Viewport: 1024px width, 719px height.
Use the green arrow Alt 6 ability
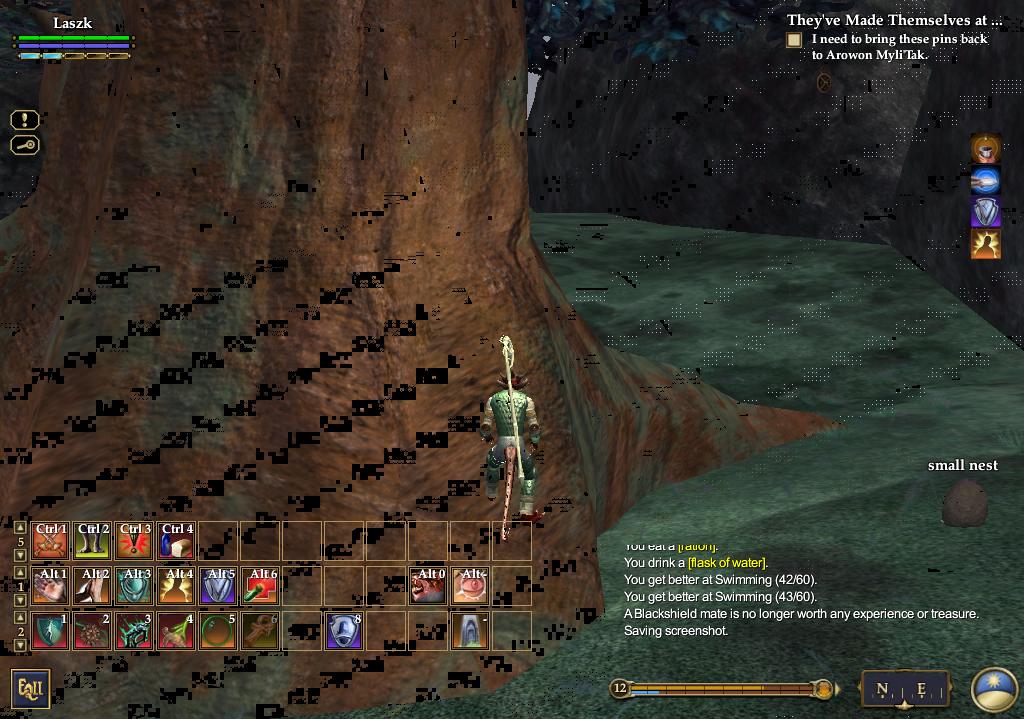[x=260, y=586]
